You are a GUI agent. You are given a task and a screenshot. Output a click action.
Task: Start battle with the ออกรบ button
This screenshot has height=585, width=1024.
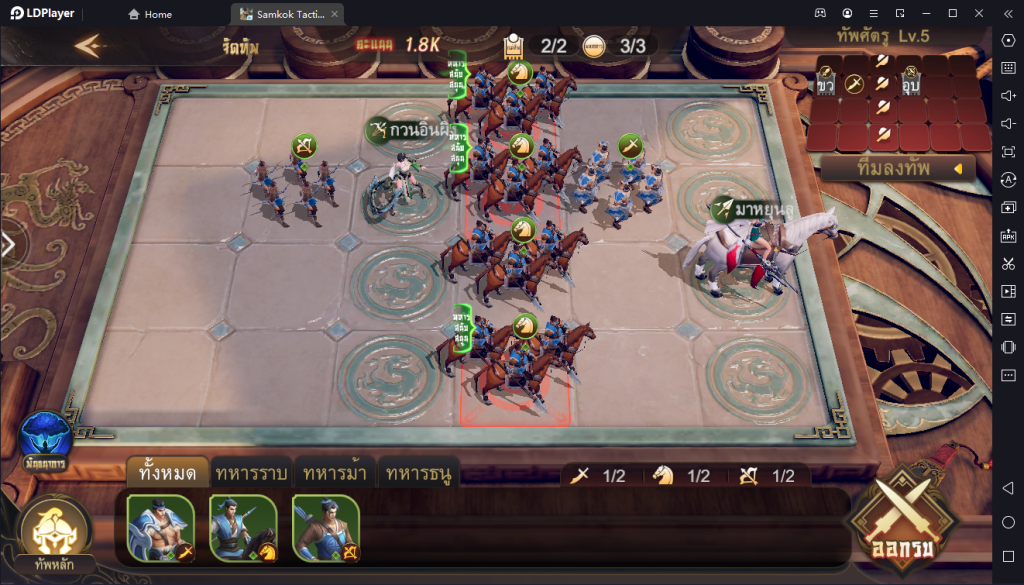point(897,518)
